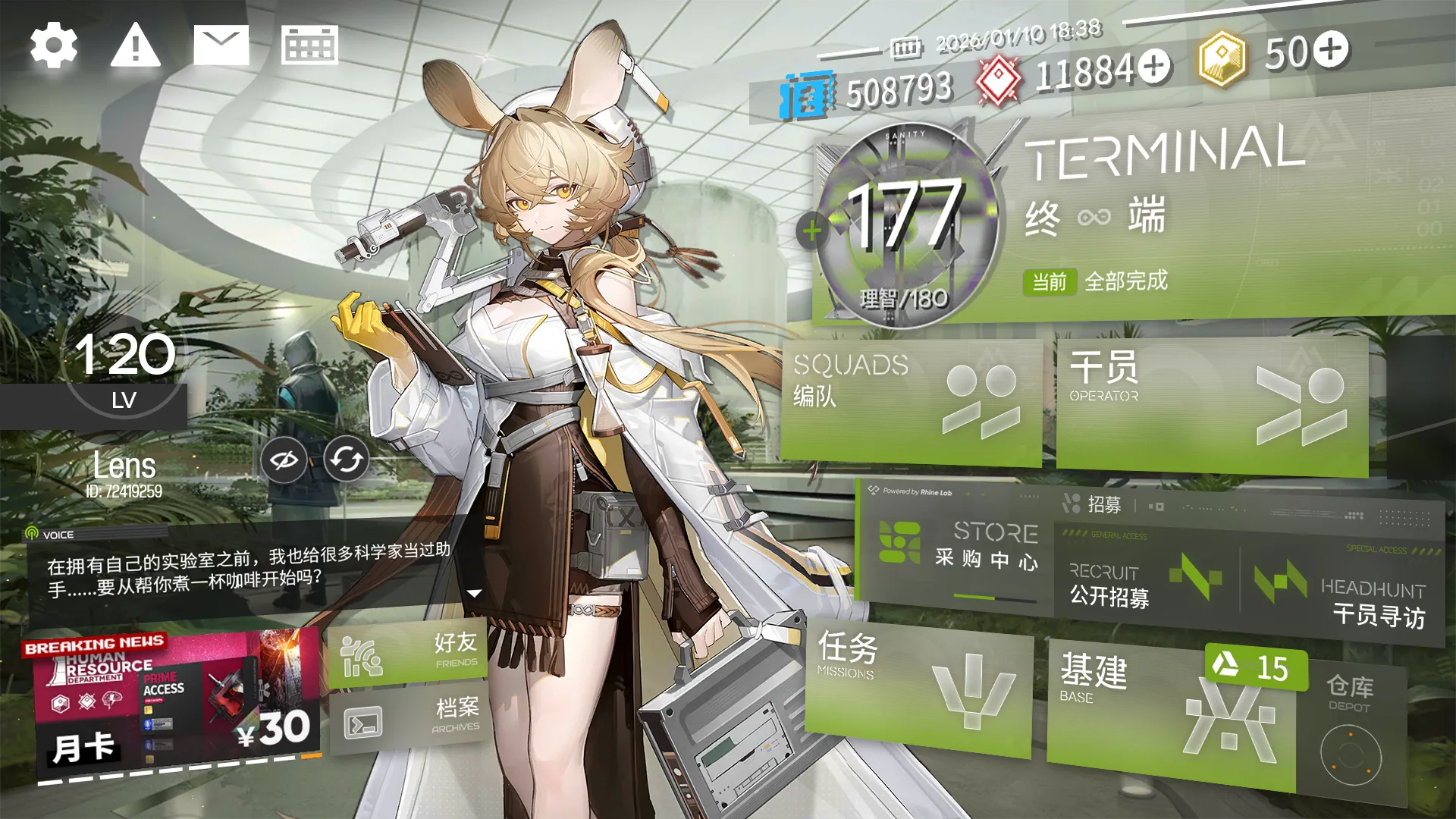The image size is (1456, 819).
Task: Add more Orundum with the plus button
Action: [x=1154, y=65]
